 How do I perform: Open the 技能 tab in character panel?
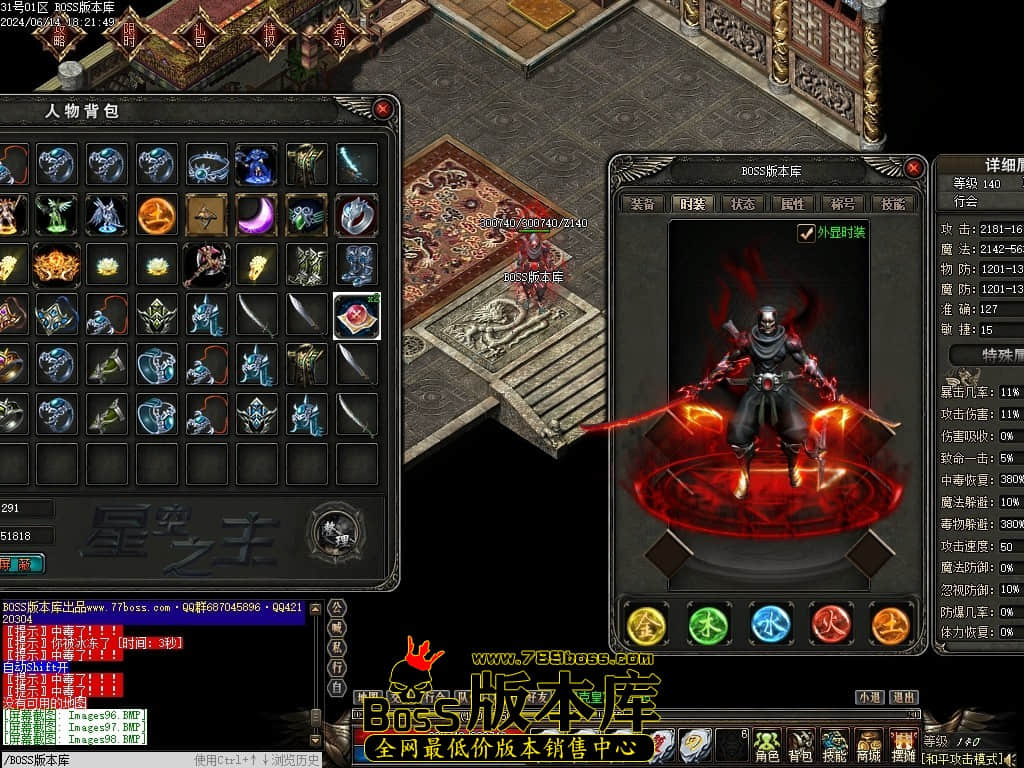click(x=892, y=204)
